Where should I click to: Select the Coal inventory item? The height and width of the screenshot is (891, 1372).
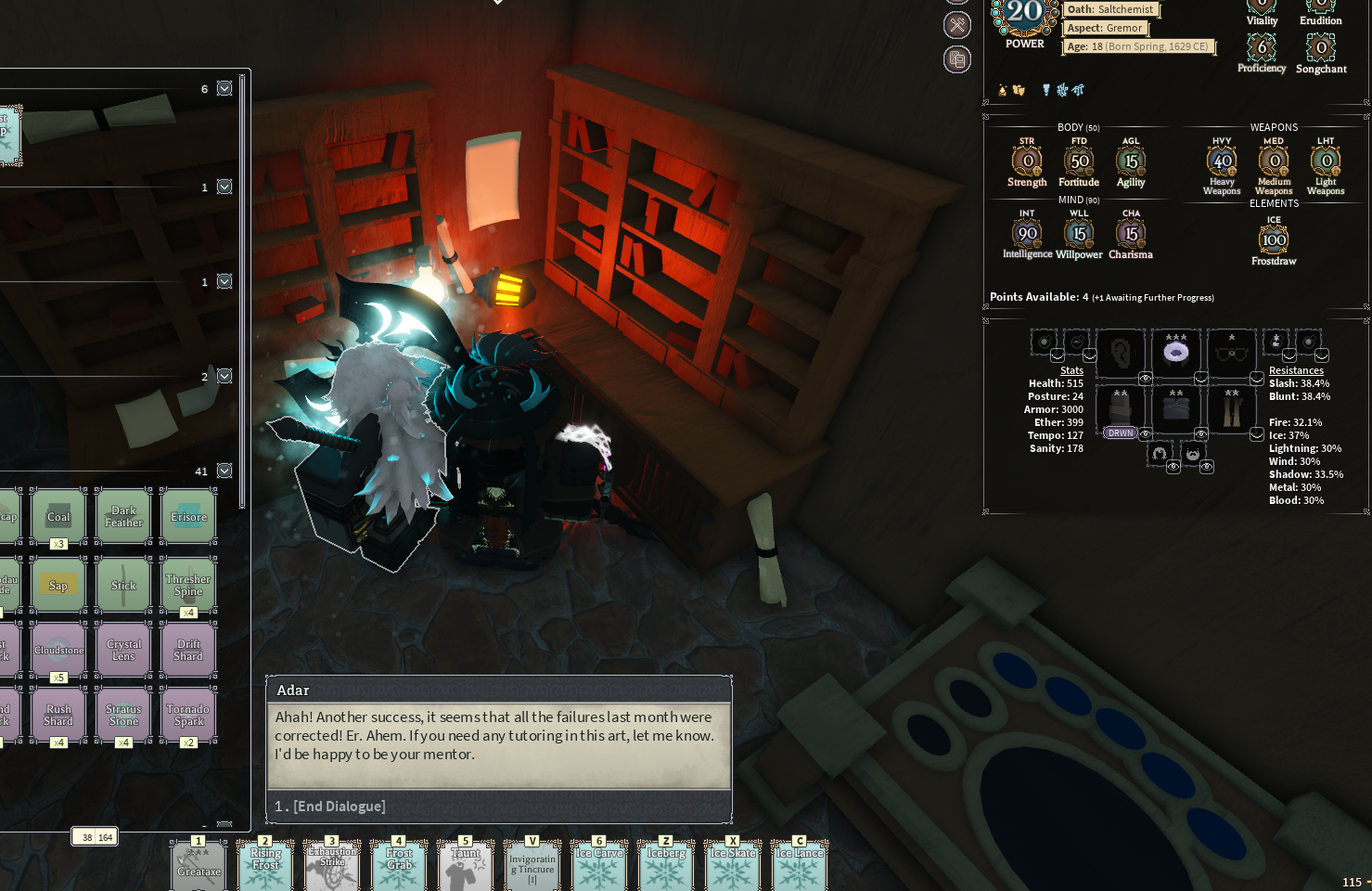(58, 517)
